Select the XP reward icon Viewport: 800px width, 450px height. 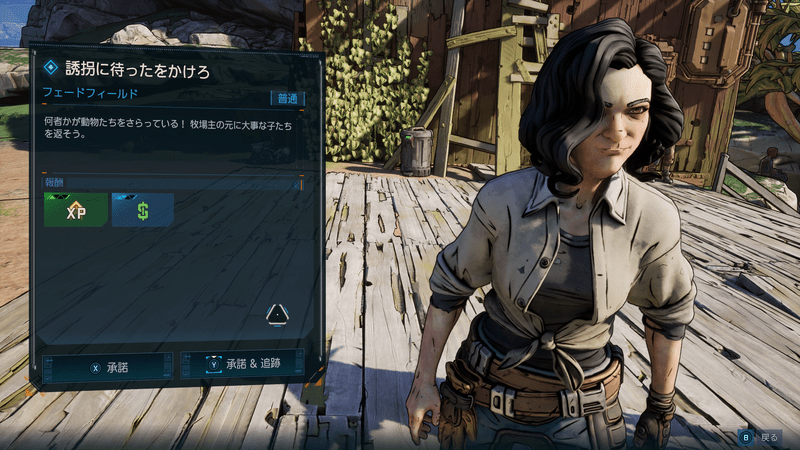pos(75,210)
